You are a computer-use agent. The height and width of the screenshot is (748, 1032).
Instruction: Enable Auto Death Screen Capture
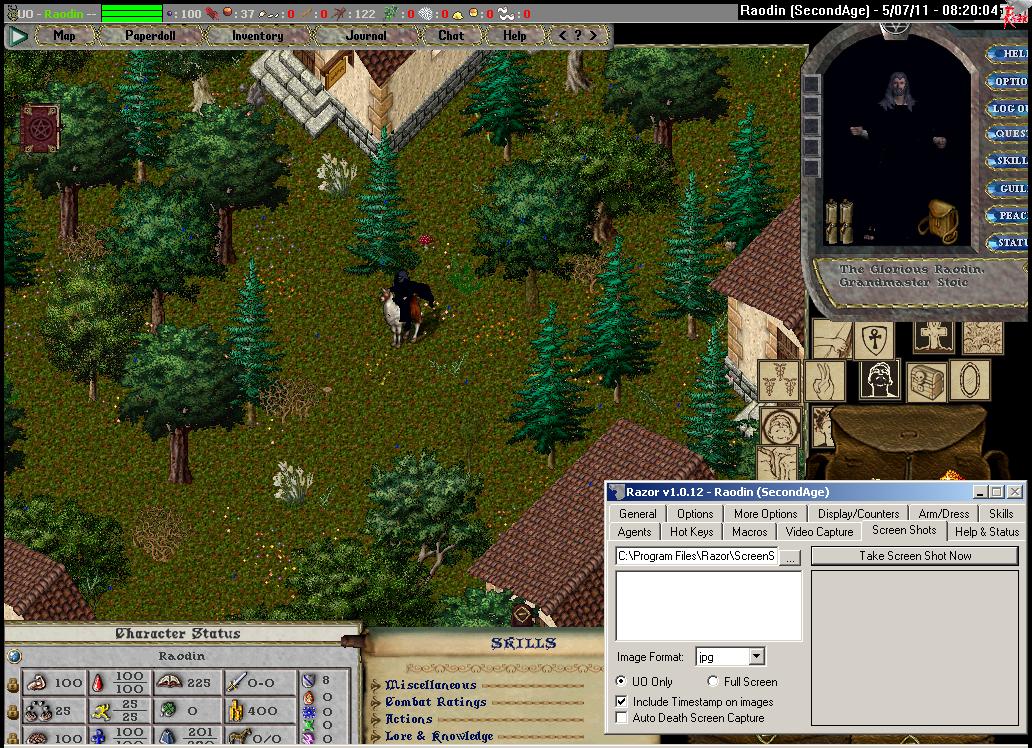tap(622, 718)
